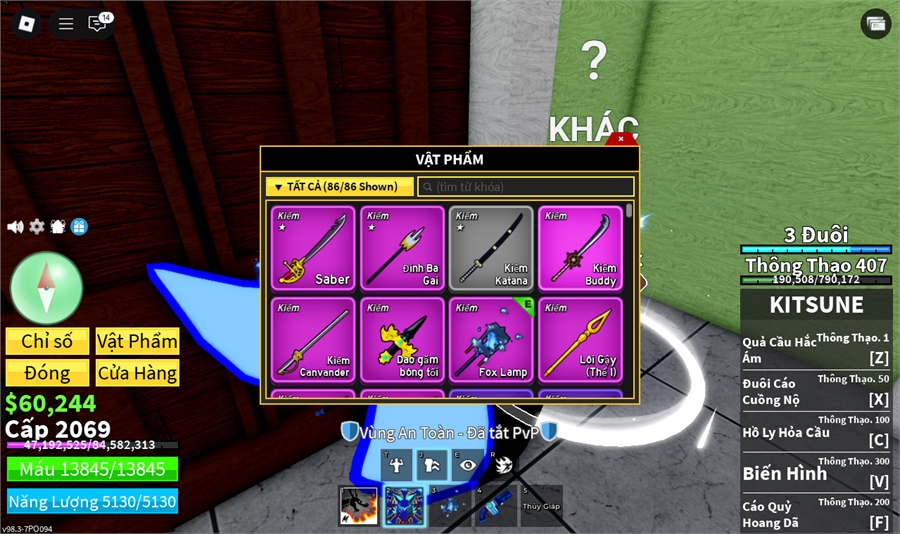Pick the Lôi Gậy staff item
Viewport: 900px width, 534px height.
580,339
